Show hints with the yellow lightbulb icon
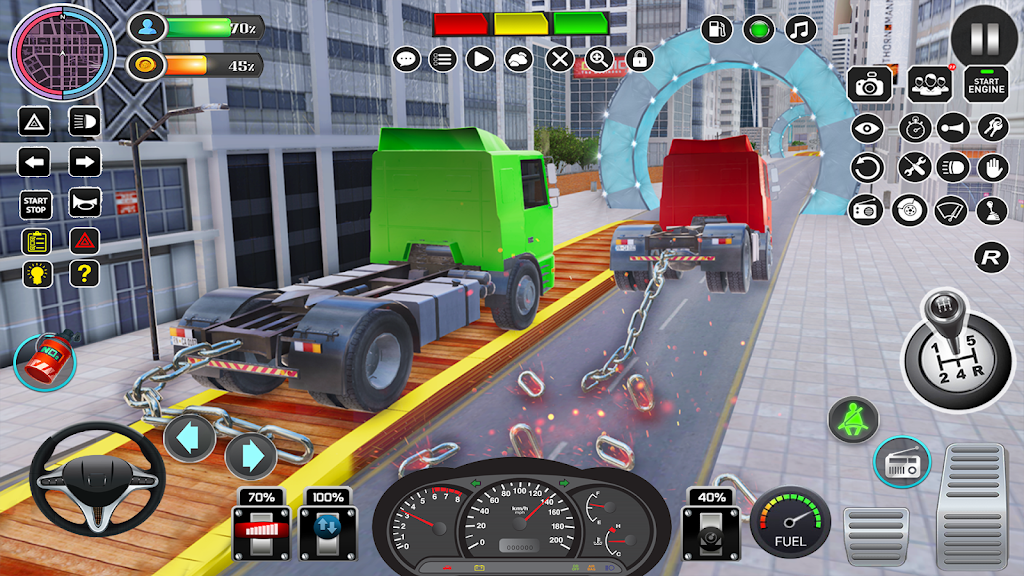The image size is (1024, 576). point(35,273)
